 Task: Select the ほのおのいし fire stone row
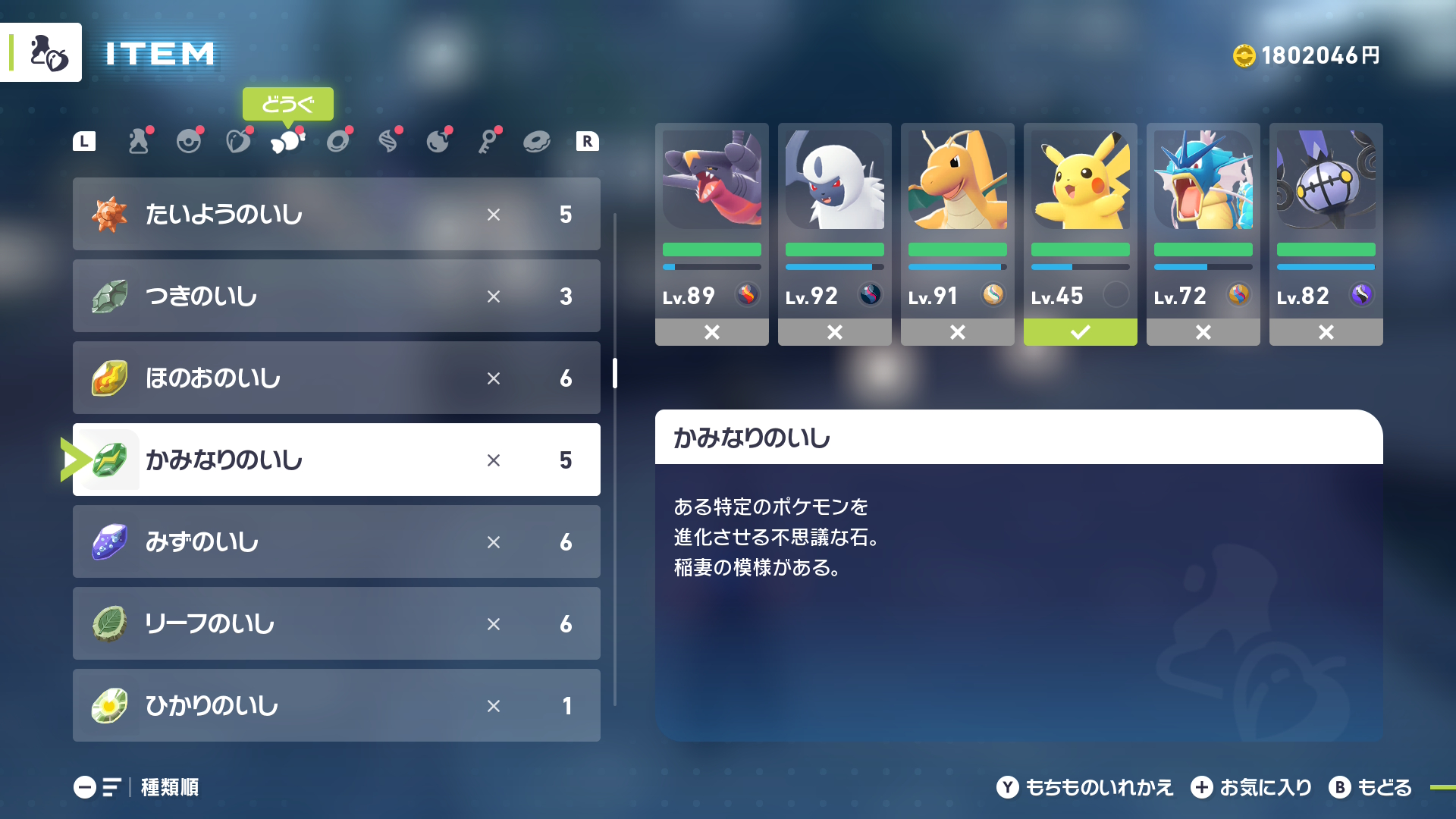[336, 378]
